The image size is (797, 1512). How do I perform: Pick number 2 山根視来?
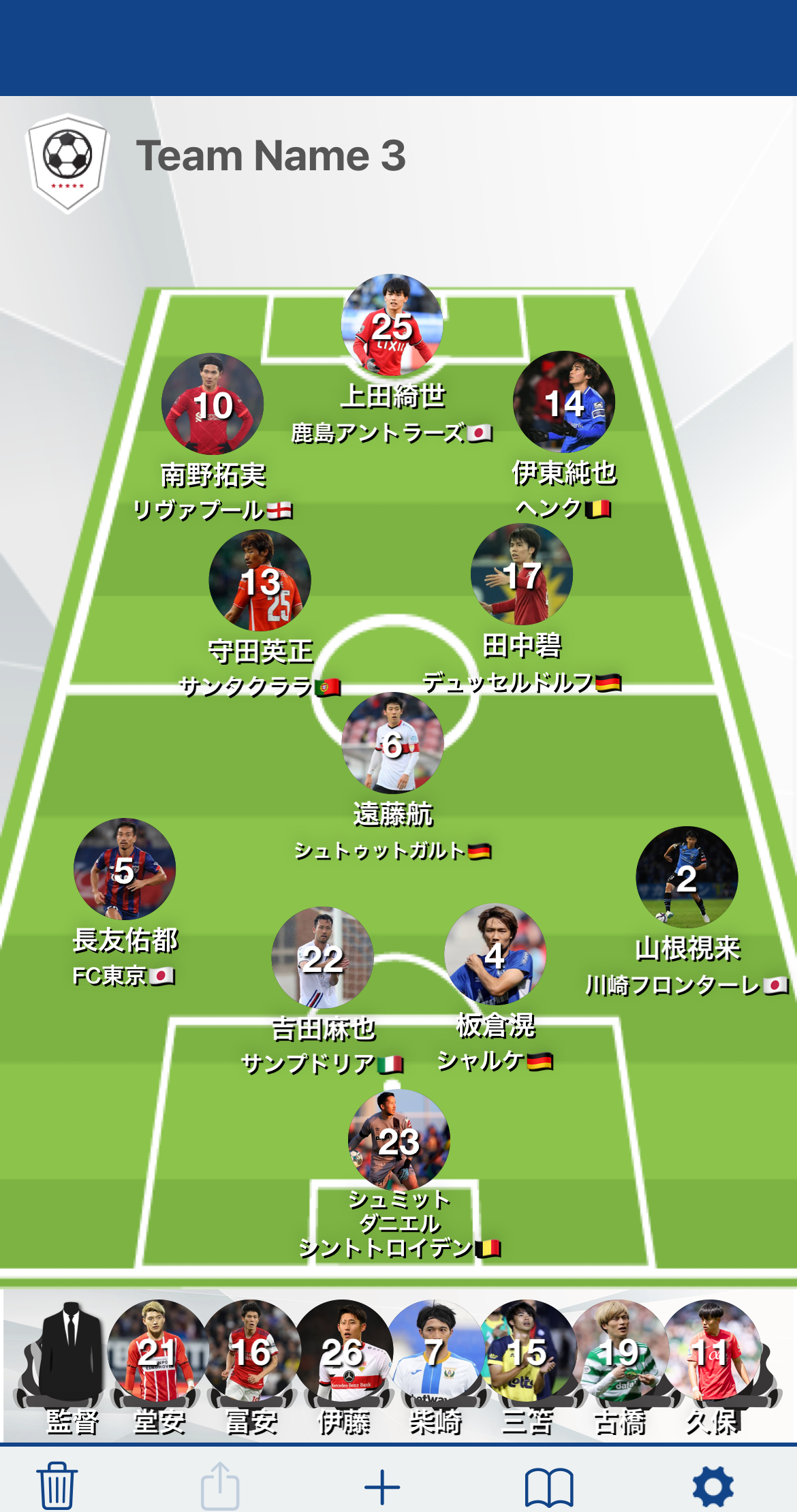(687, 877)
